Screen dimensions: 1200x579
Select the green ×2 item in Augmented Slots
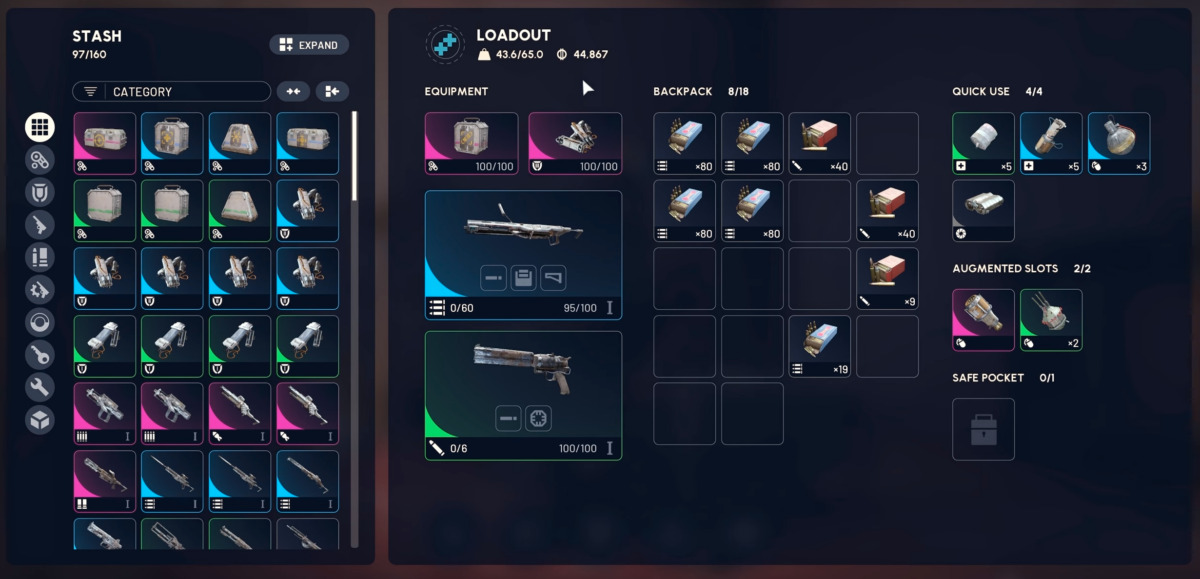(x=1051, y=320)
